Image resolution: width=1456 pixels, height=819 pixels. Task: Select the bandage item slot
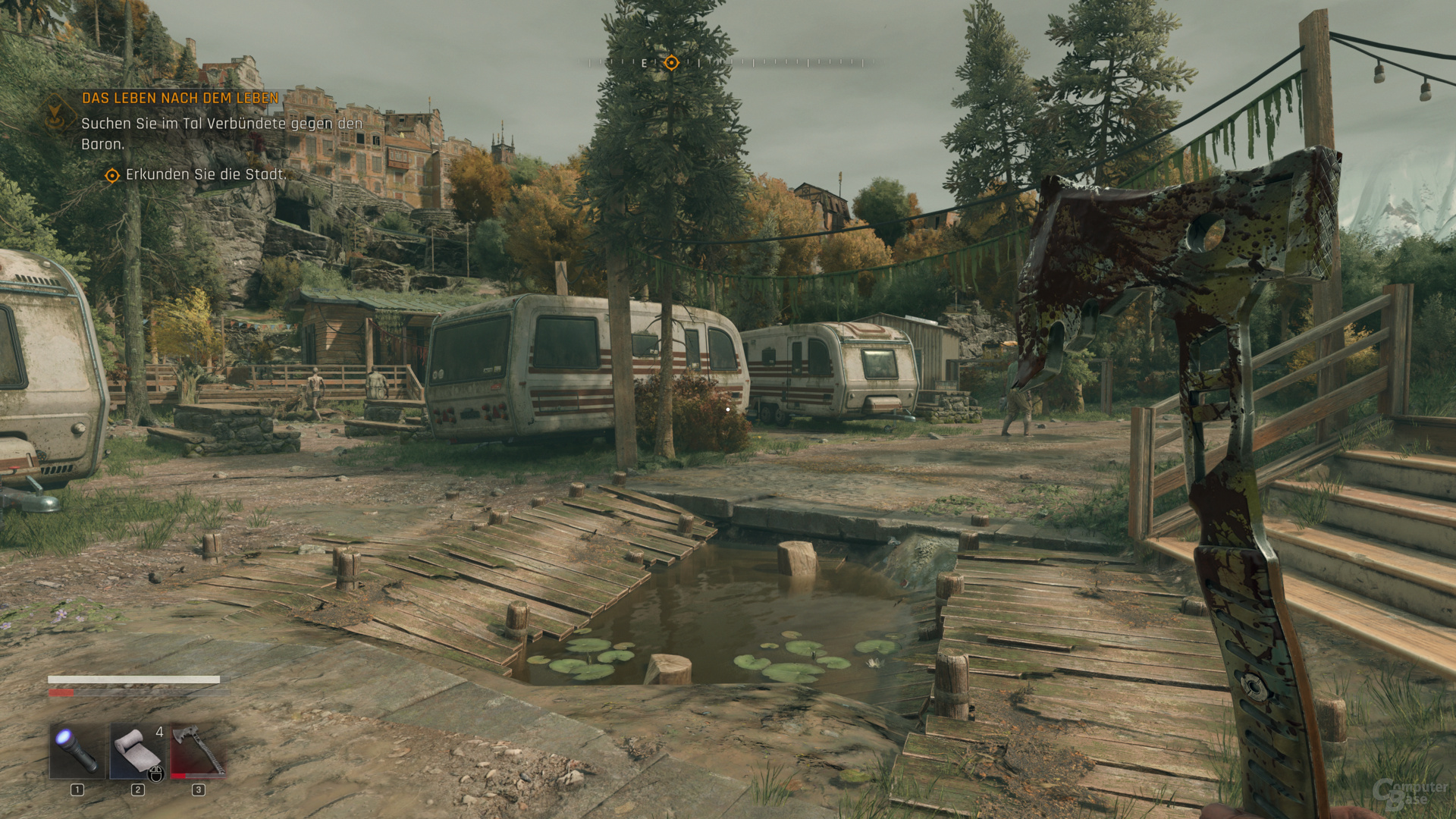pos(137,751)
